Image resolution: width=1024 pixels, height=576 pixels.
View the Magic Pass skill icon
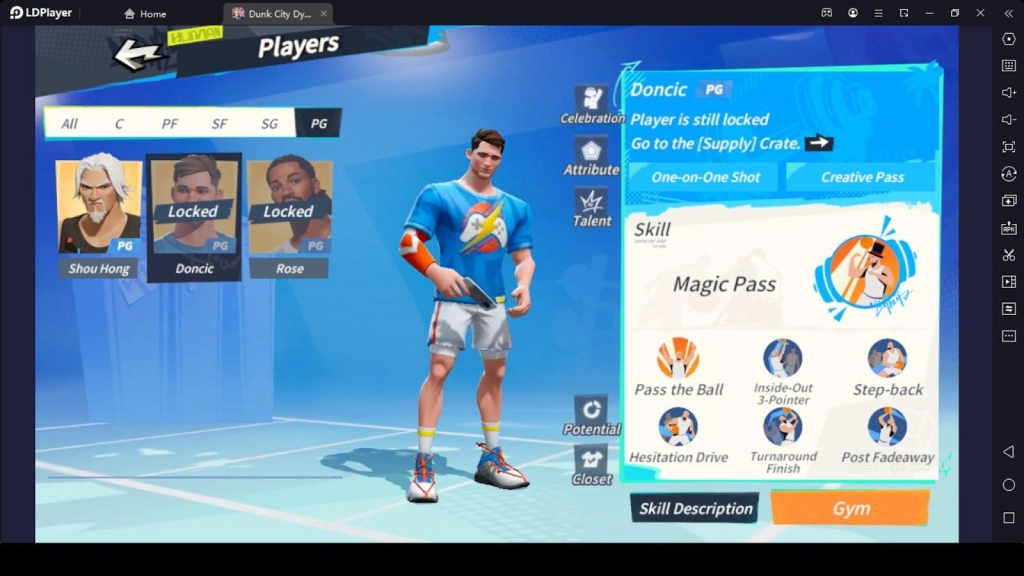864,270
